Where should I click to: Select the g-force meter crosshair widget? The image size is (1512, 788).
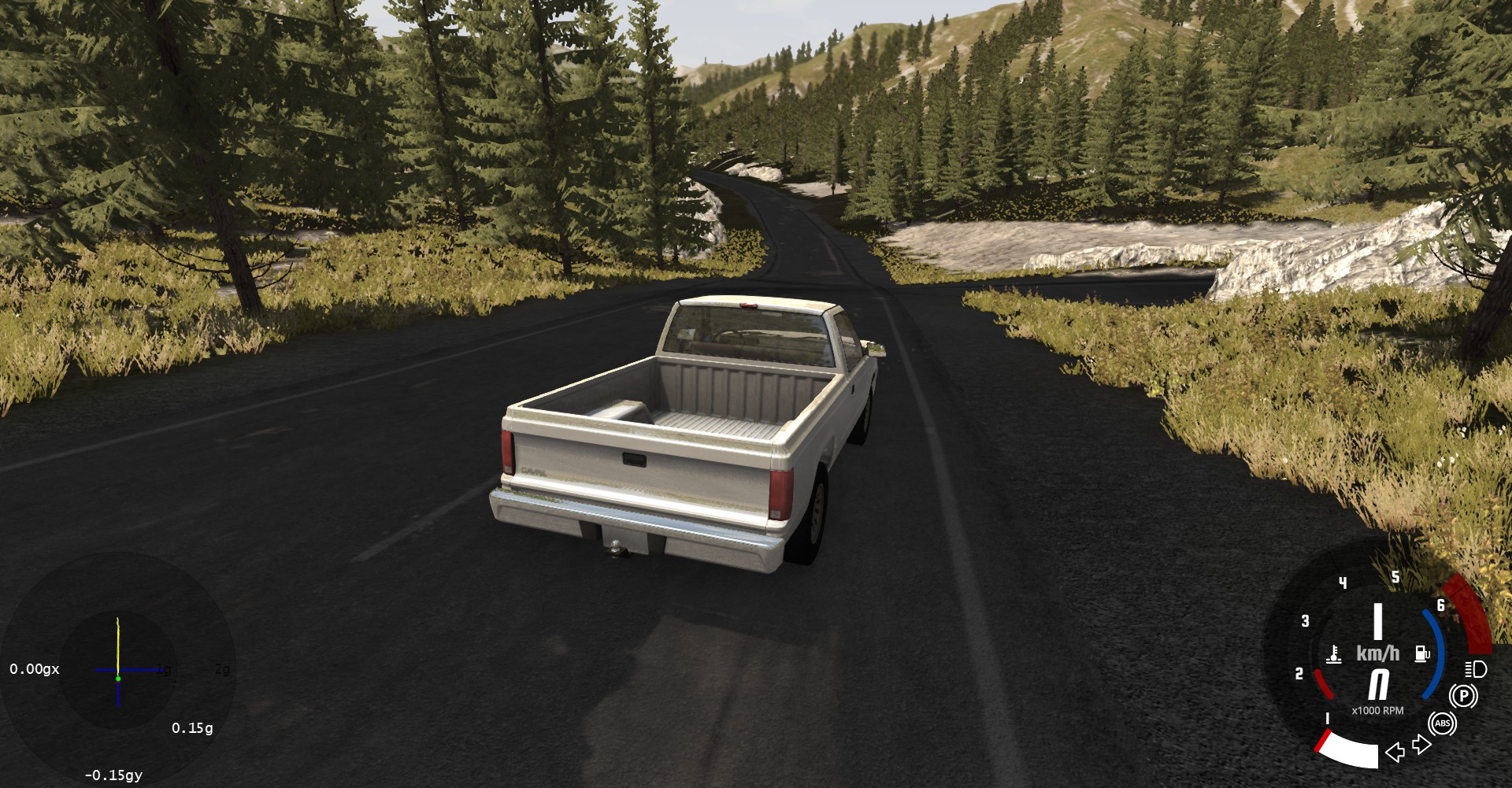pyautogui.click(x=118, y=670)
